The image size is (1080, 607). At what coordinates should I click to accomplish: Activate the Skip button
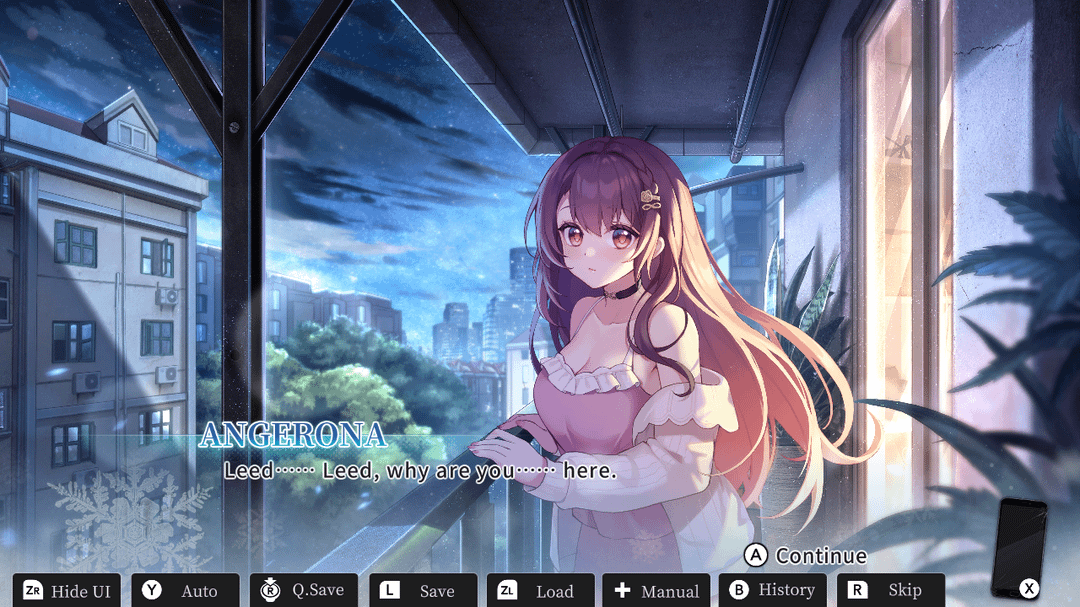pyautogui.click(x=891, y=590)
